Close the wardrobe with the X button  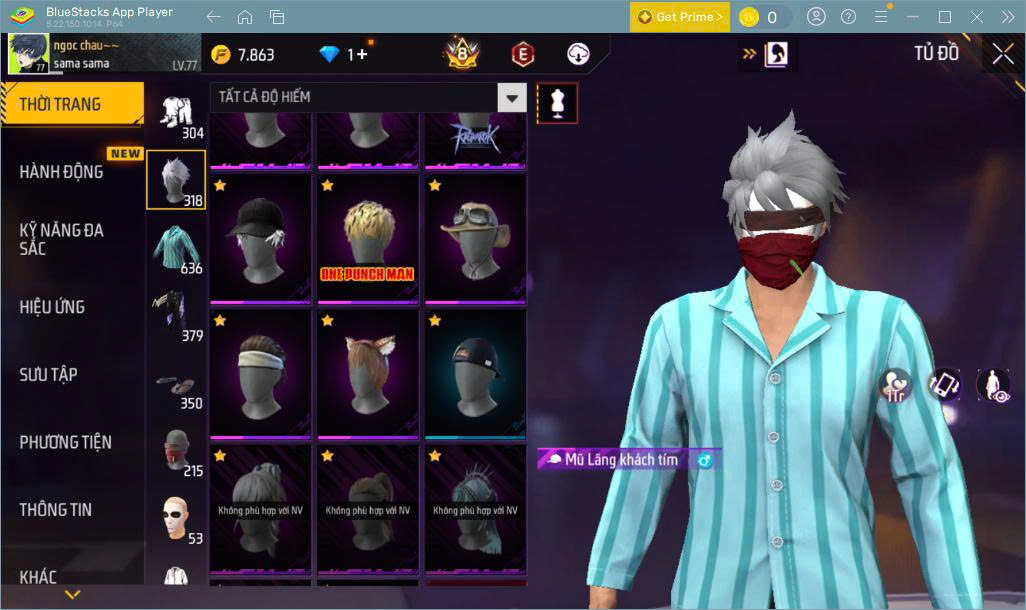1002,55
